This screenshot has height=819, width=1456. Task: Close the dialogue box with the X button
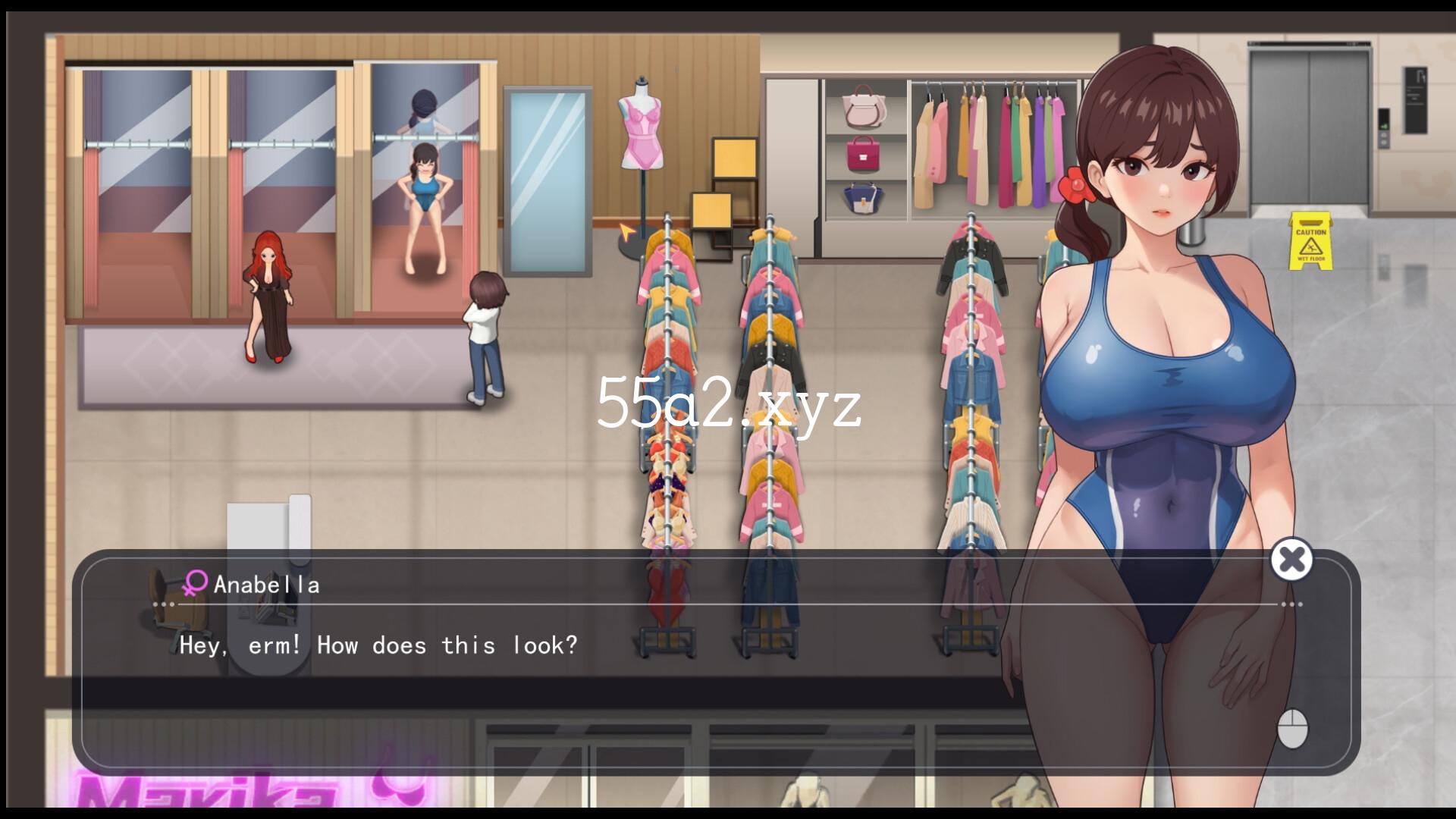click(1291, 560)
